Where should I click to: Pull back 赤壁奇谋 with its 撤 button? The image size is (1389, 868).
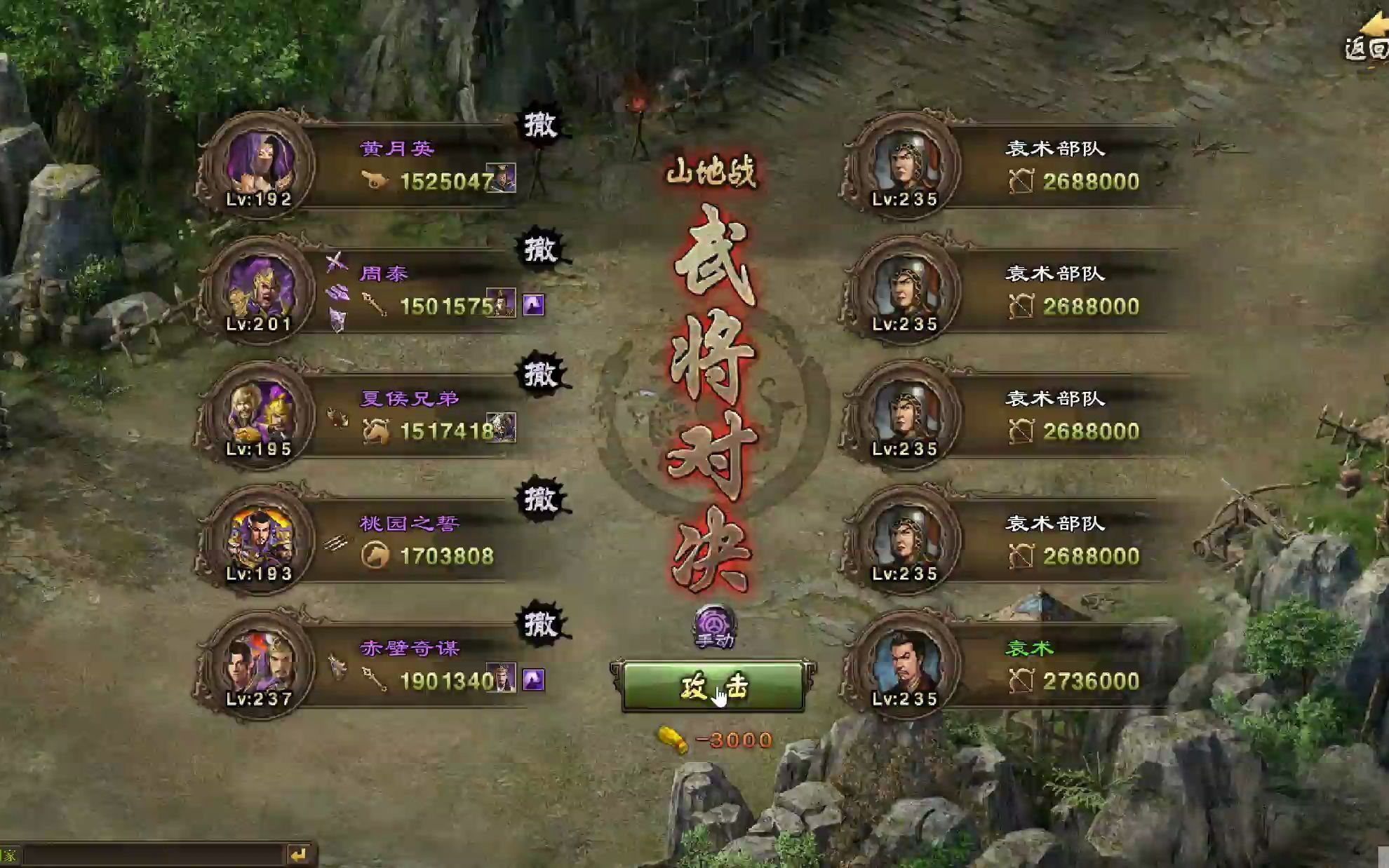540,624
